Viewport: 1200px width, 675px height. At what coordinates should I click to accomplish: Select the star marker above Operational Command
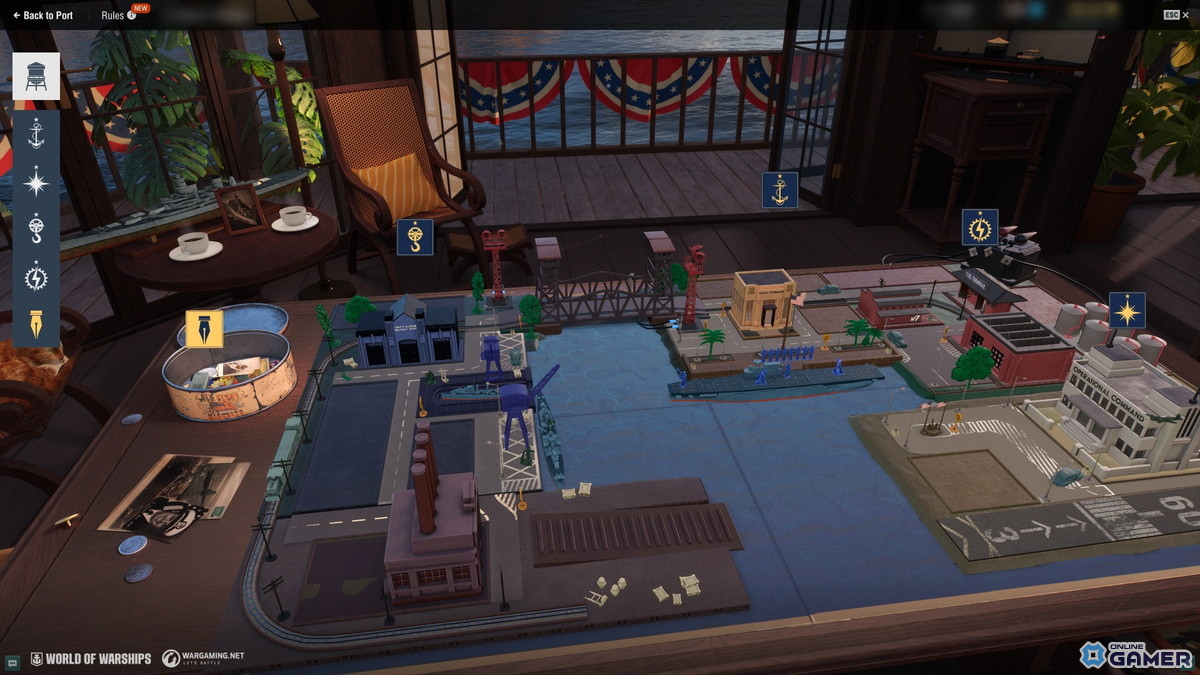pos(1127,311)
